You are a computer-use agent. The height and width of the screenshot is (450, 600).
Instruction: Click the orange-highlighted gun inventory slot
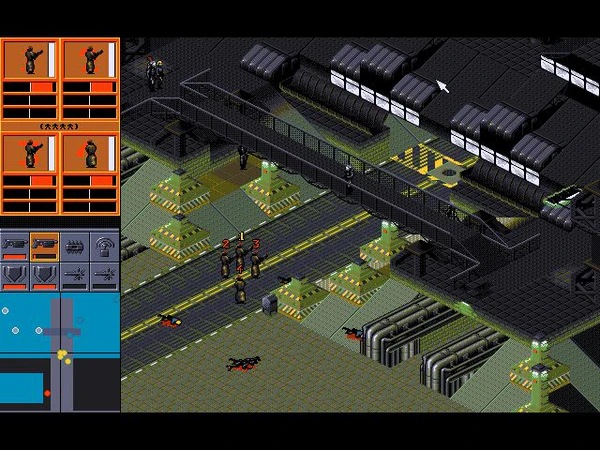coord(45,243)
